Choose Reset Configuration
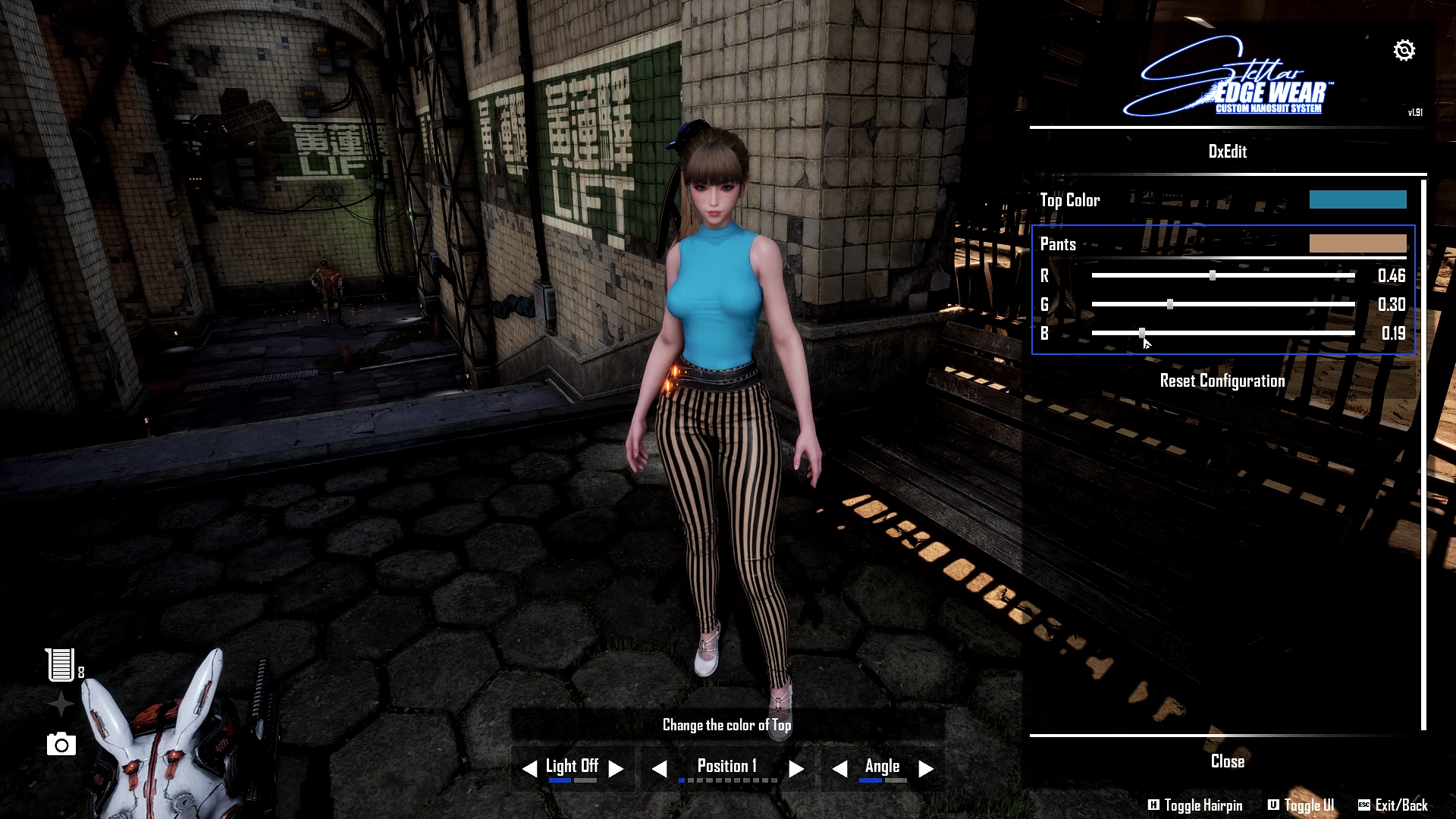This screenshot has height=819, width=1456. (1222, 381)
